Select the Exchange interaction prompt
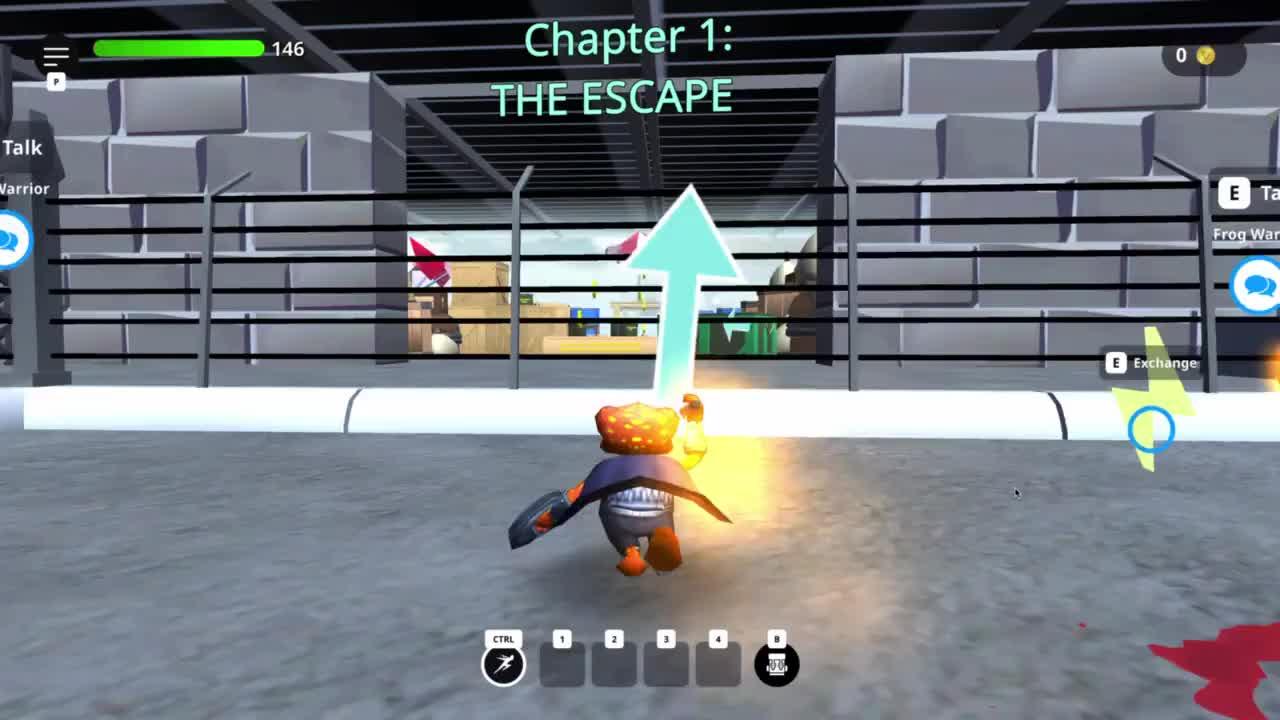 tap(1151, 363)
